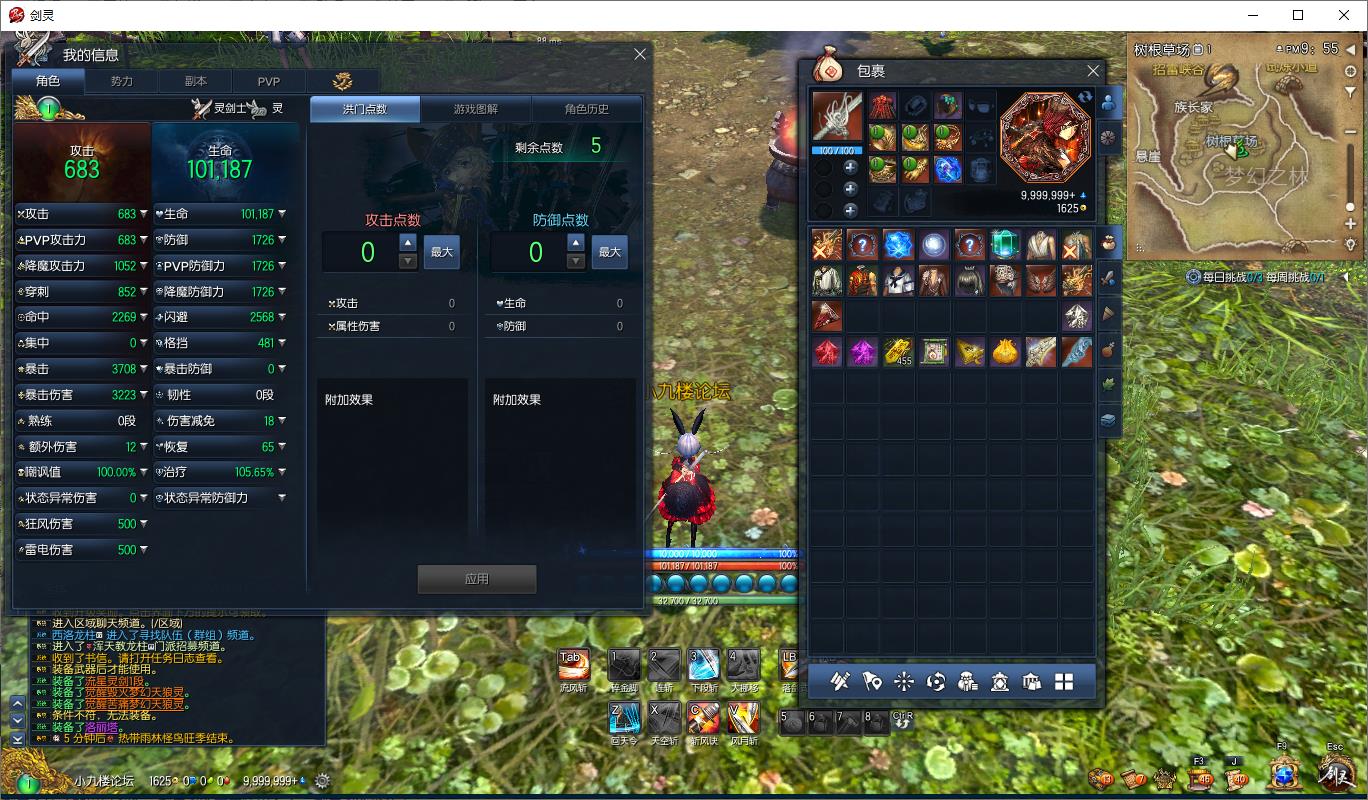The image size is (1368, 800).
Task: Select the recycle/salvage icon in inventory toolbar
Action: click(x=935, y=681)
